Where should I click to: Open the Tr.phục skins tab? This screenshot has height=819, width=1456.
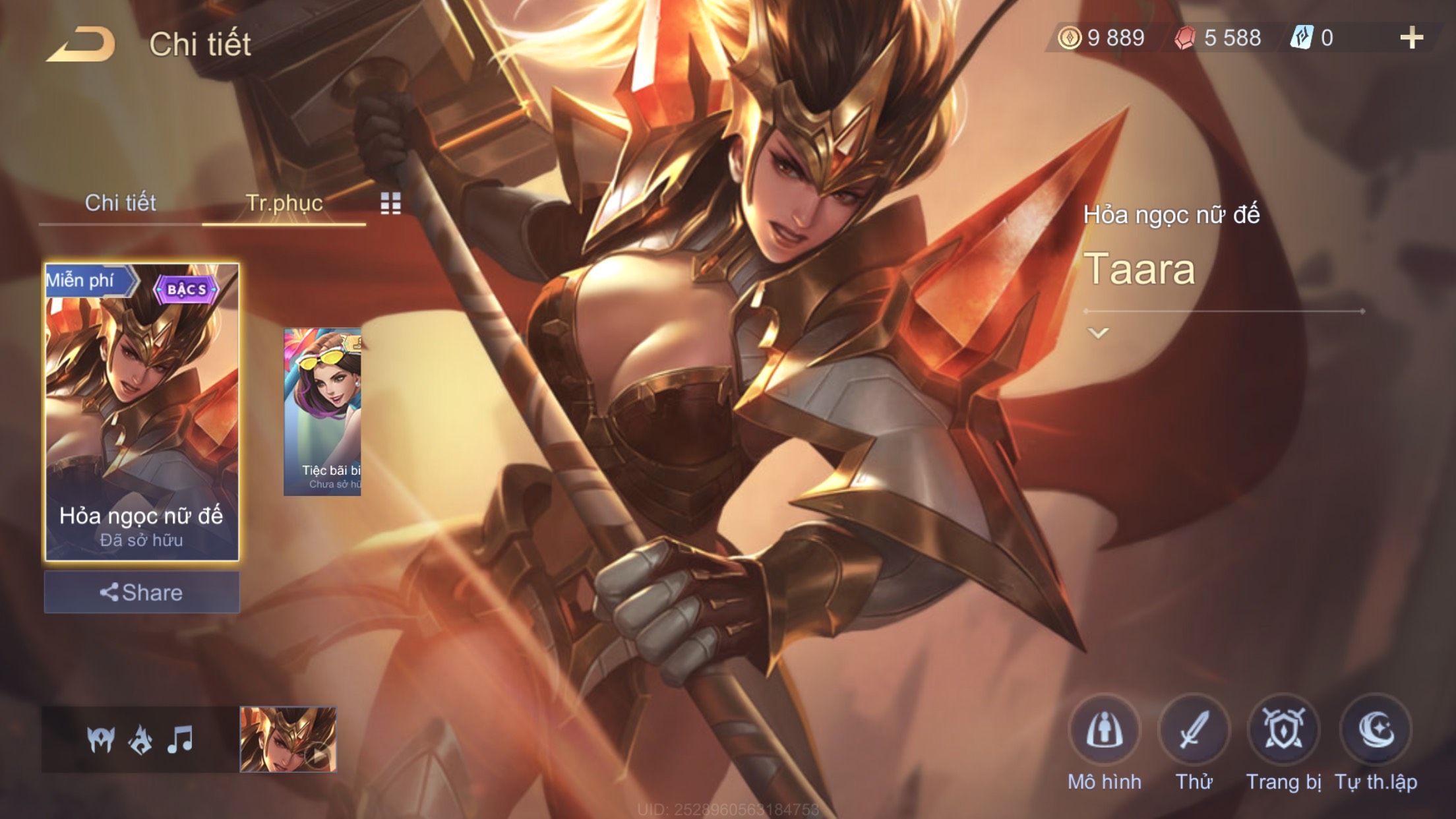(284, 203)
